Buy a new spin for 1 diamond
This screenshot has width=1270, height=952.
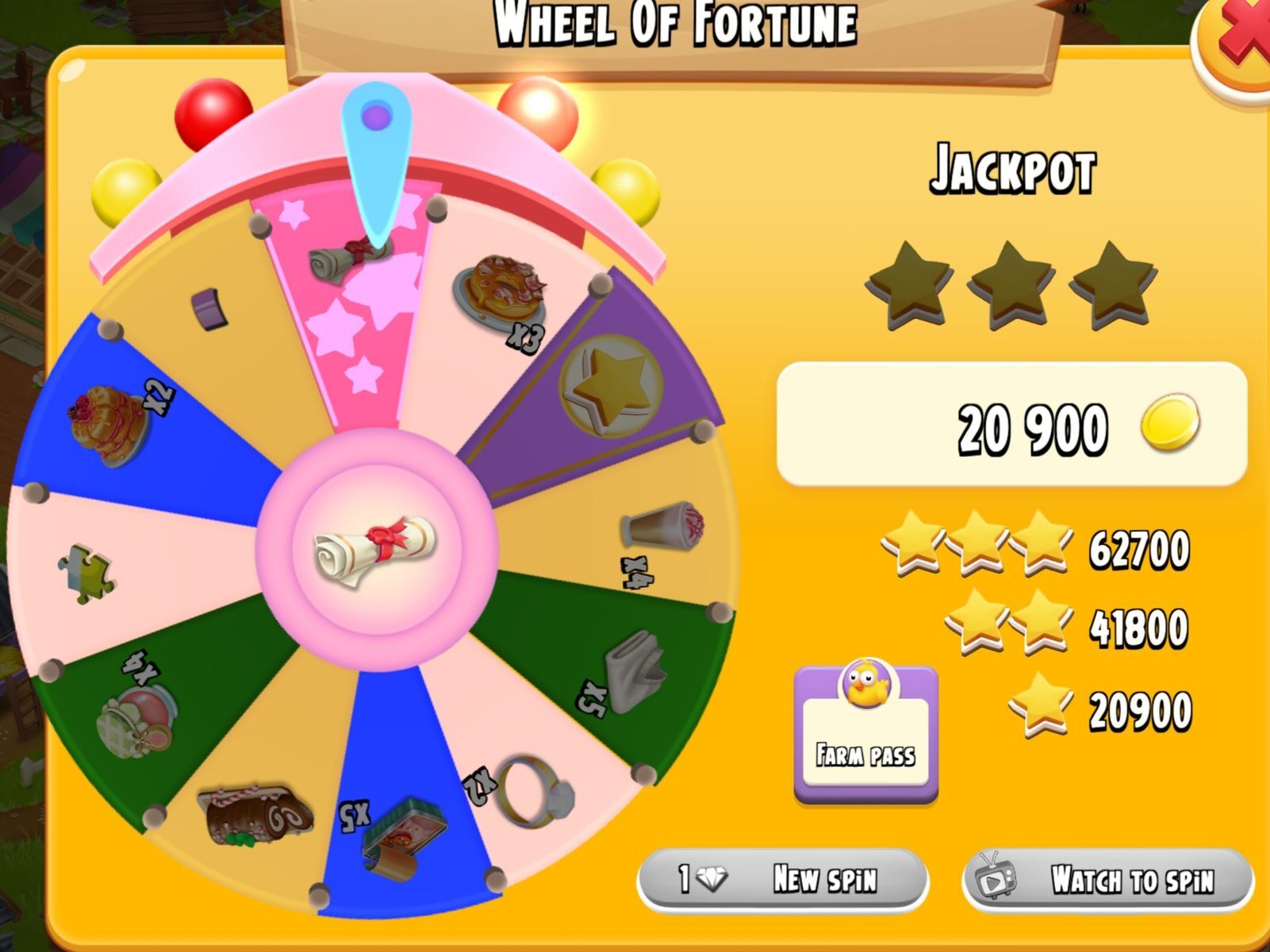(x=781, y=879)
